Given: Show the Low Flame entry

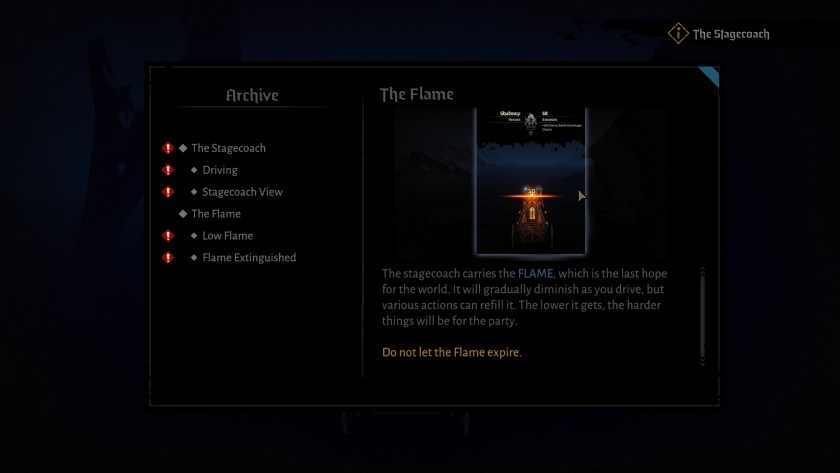Looking at the screenshot, I should (x=227, y=236).
